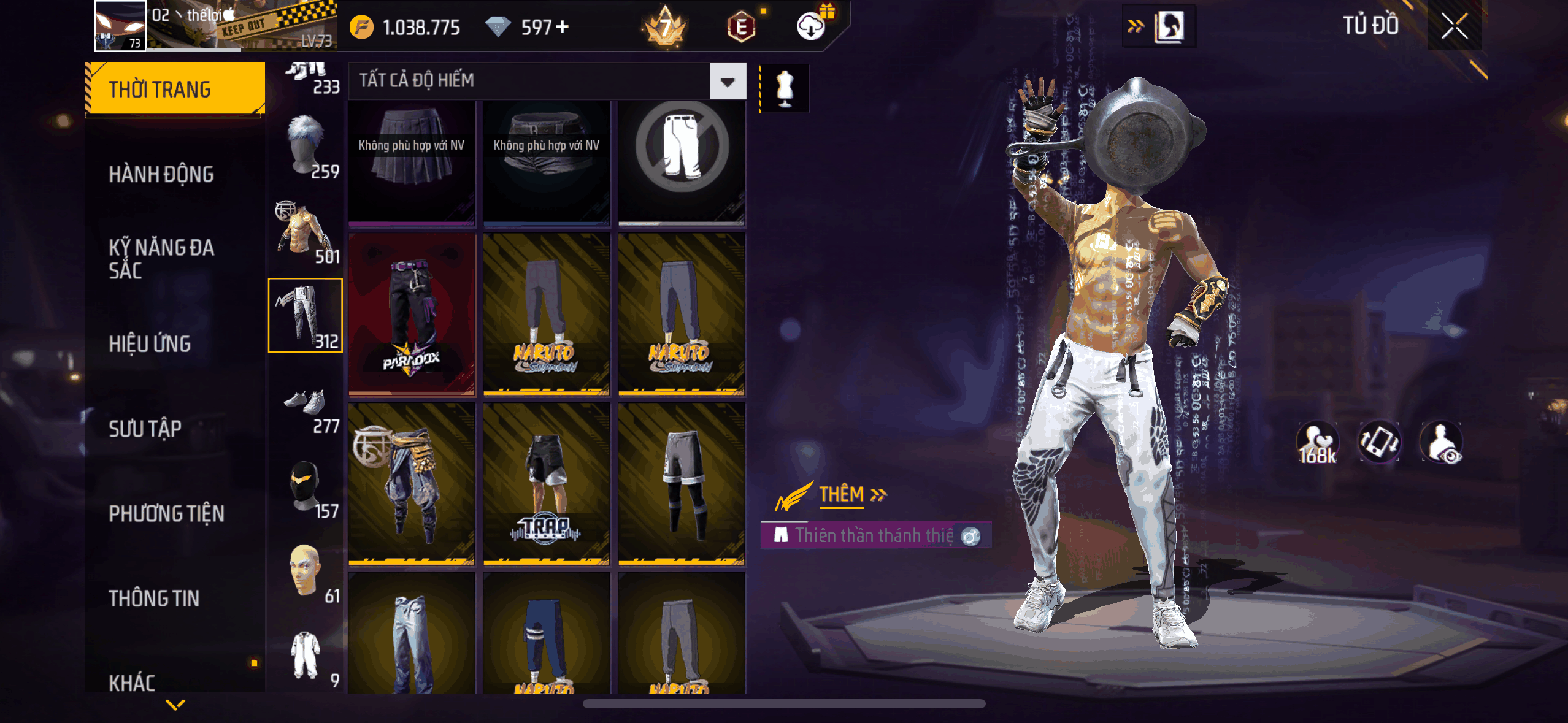Image resolution: width=1568 pixels, height=723 pixels.
Task: Go to the Phương Tiện tab
Action: coord(166,513)
